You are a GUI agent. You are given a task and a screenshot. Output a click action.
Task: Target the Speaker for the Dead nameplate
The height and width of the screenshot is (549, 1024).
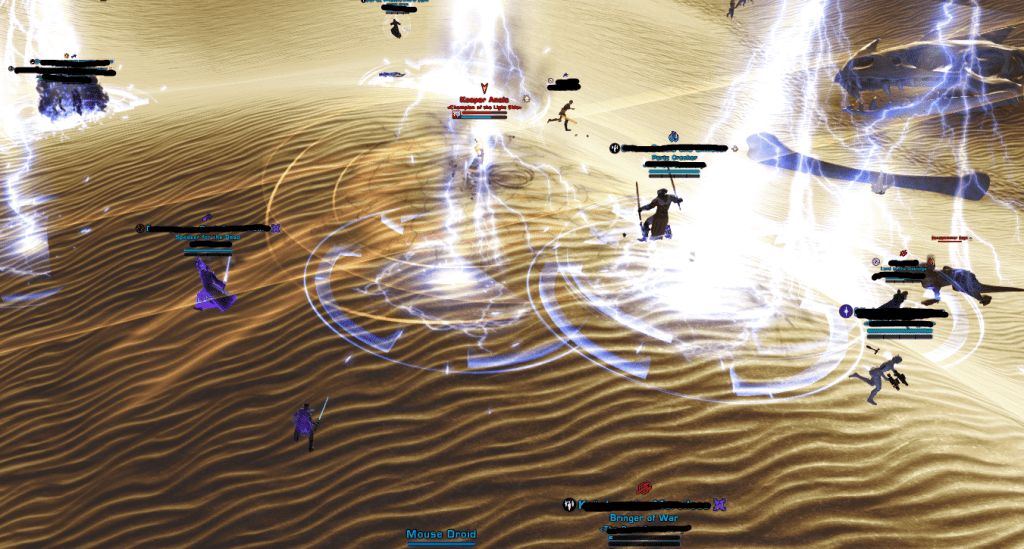click(x=207, y=238)
